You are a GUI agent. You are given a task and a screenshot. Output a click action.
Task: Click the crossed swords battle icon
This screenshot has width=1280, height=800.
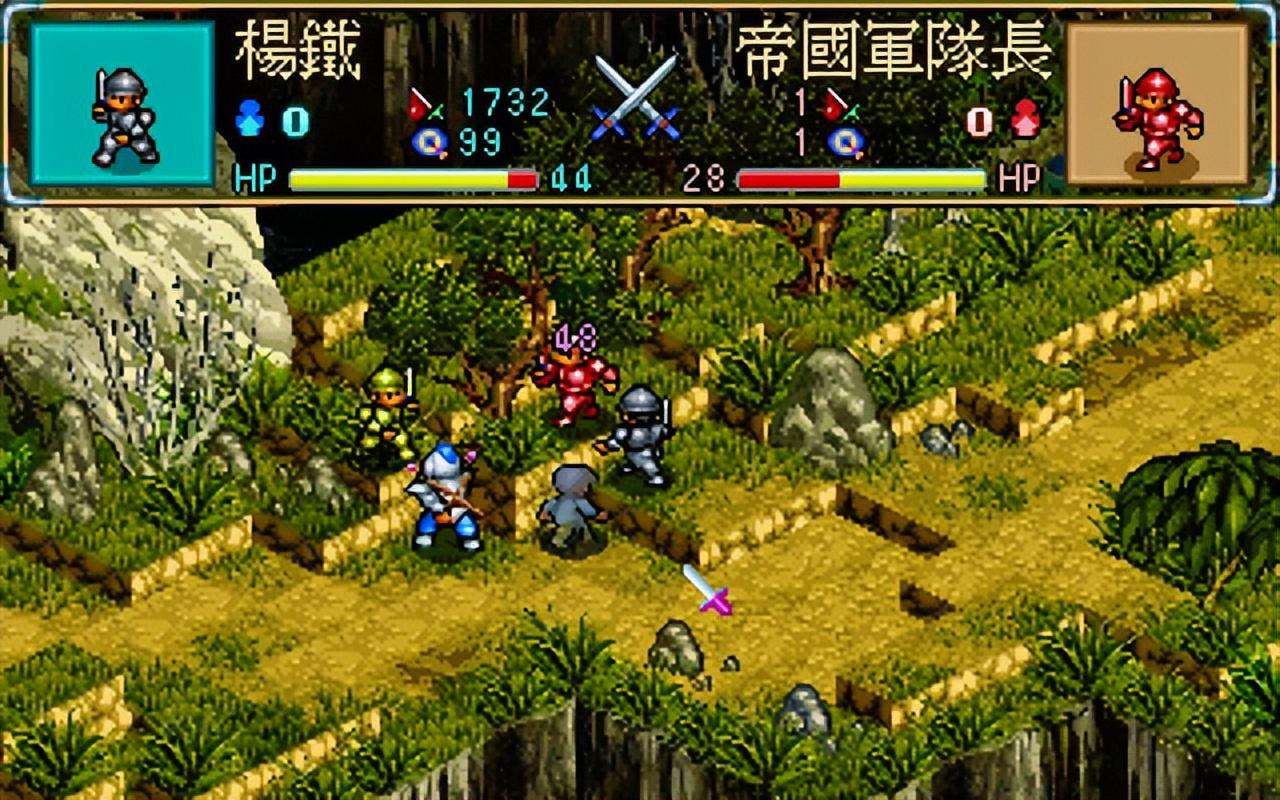coord(633,95)
